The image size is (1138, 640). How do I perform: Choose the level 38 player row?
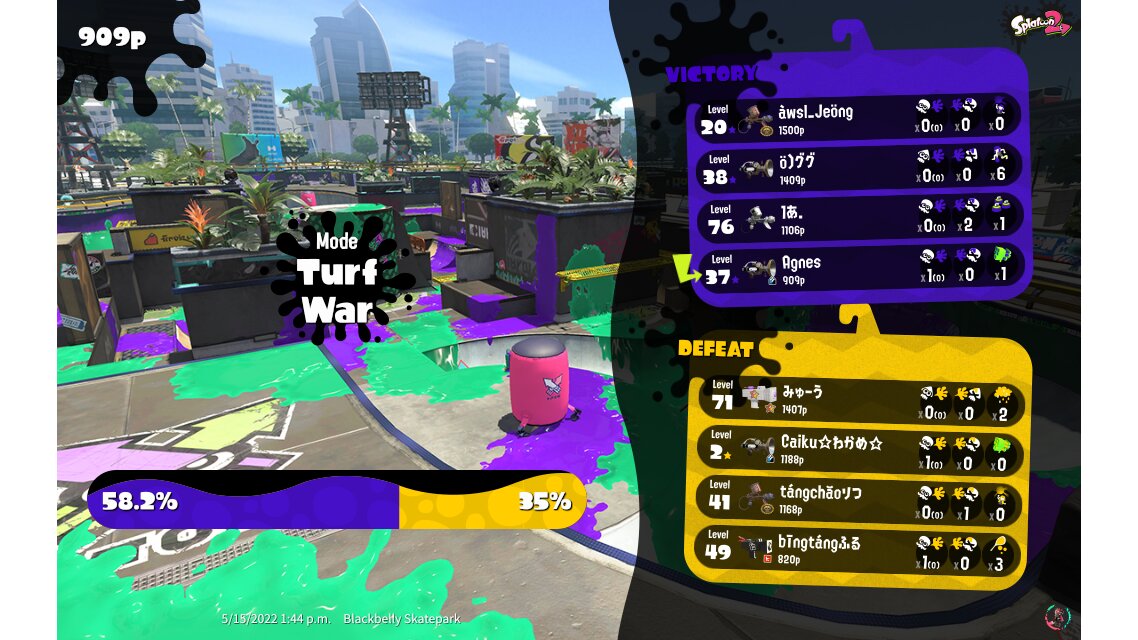[x=858, y=167]
